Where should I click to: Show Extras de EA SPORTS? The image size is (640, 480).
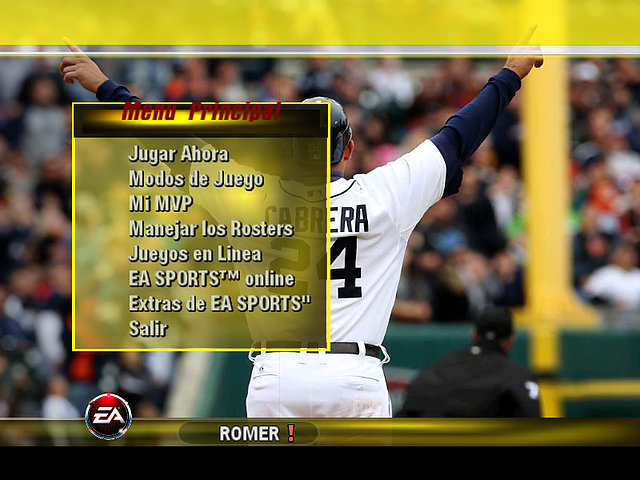219,302
